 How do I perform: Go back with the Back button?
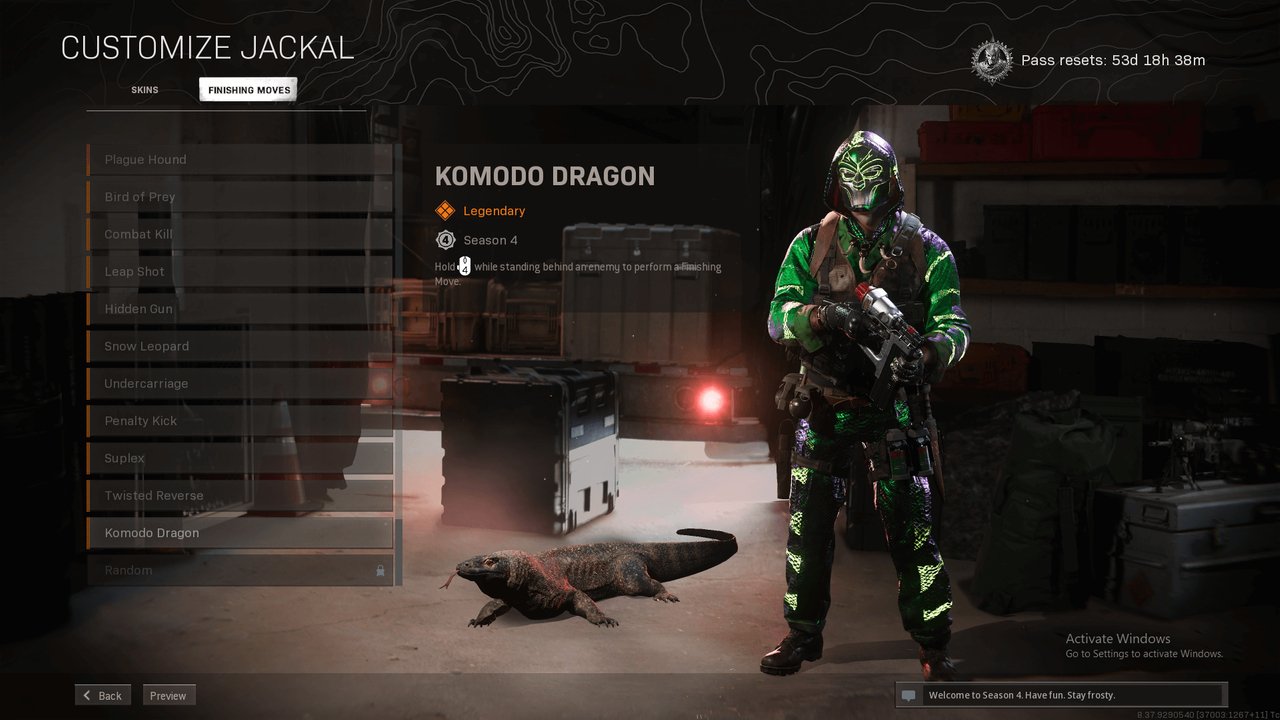(102, 695)
